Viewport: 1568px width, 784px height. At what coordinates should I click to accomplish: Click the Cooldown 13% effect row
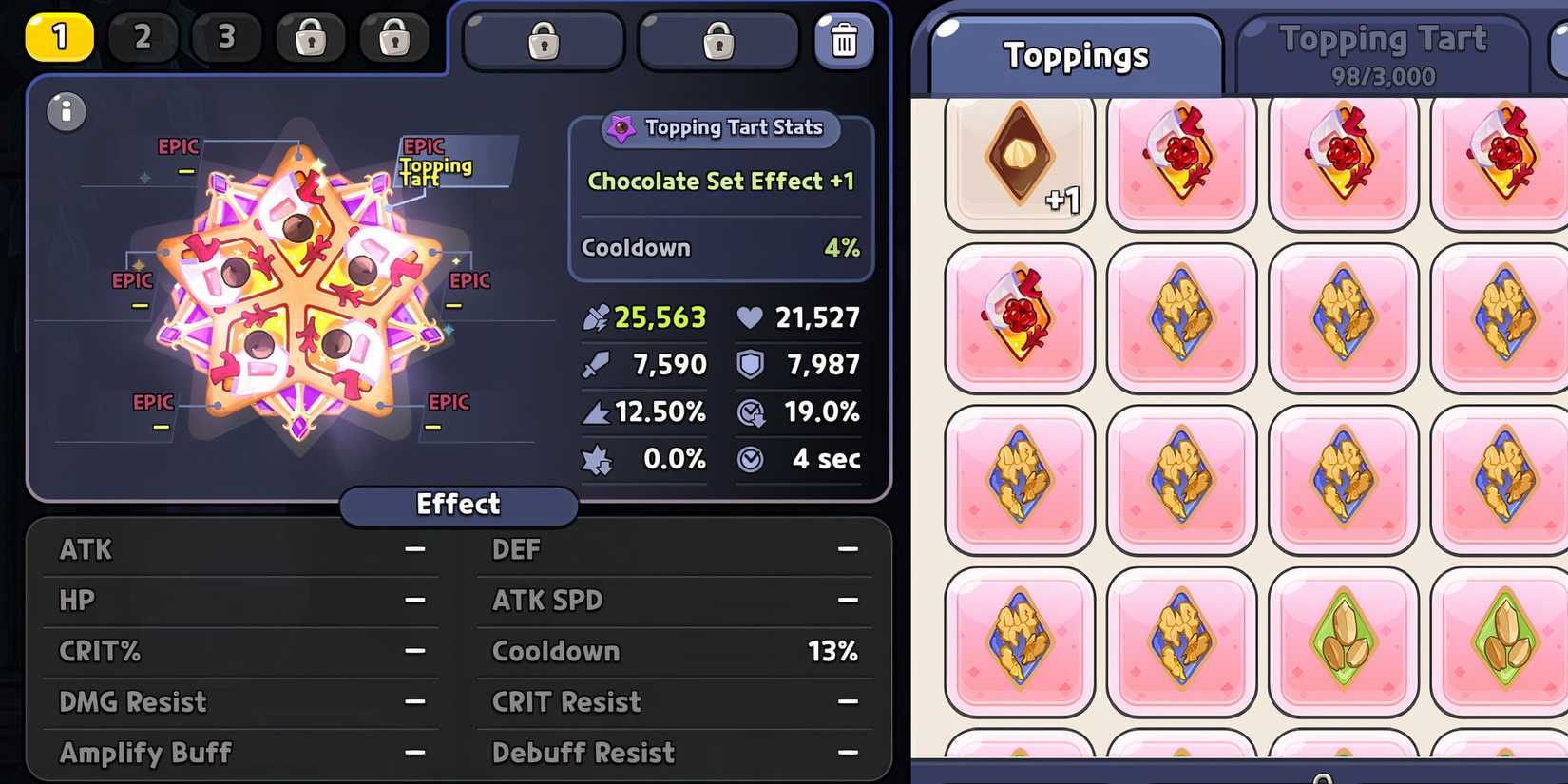click(673, 651)
